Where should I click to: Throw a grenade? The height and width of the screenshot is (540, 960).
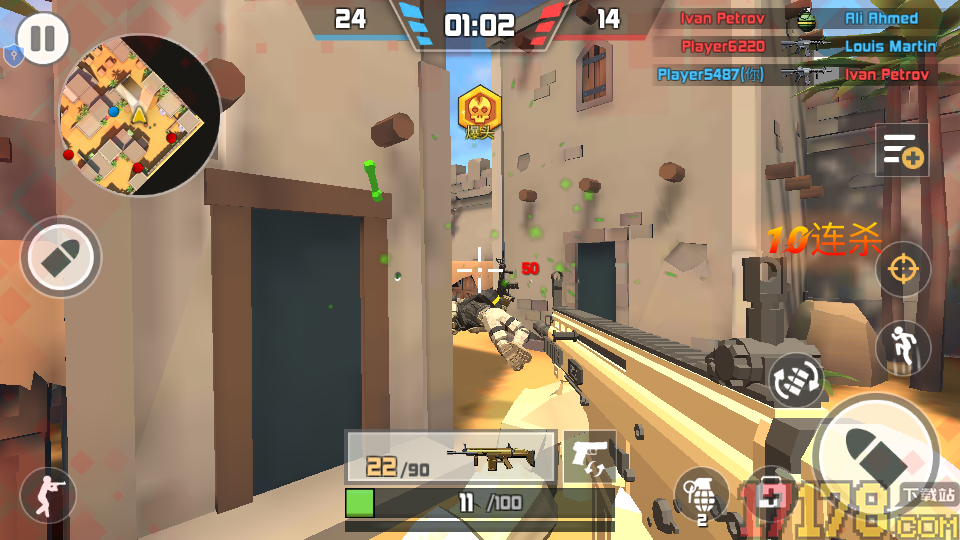tap(700, 494)
